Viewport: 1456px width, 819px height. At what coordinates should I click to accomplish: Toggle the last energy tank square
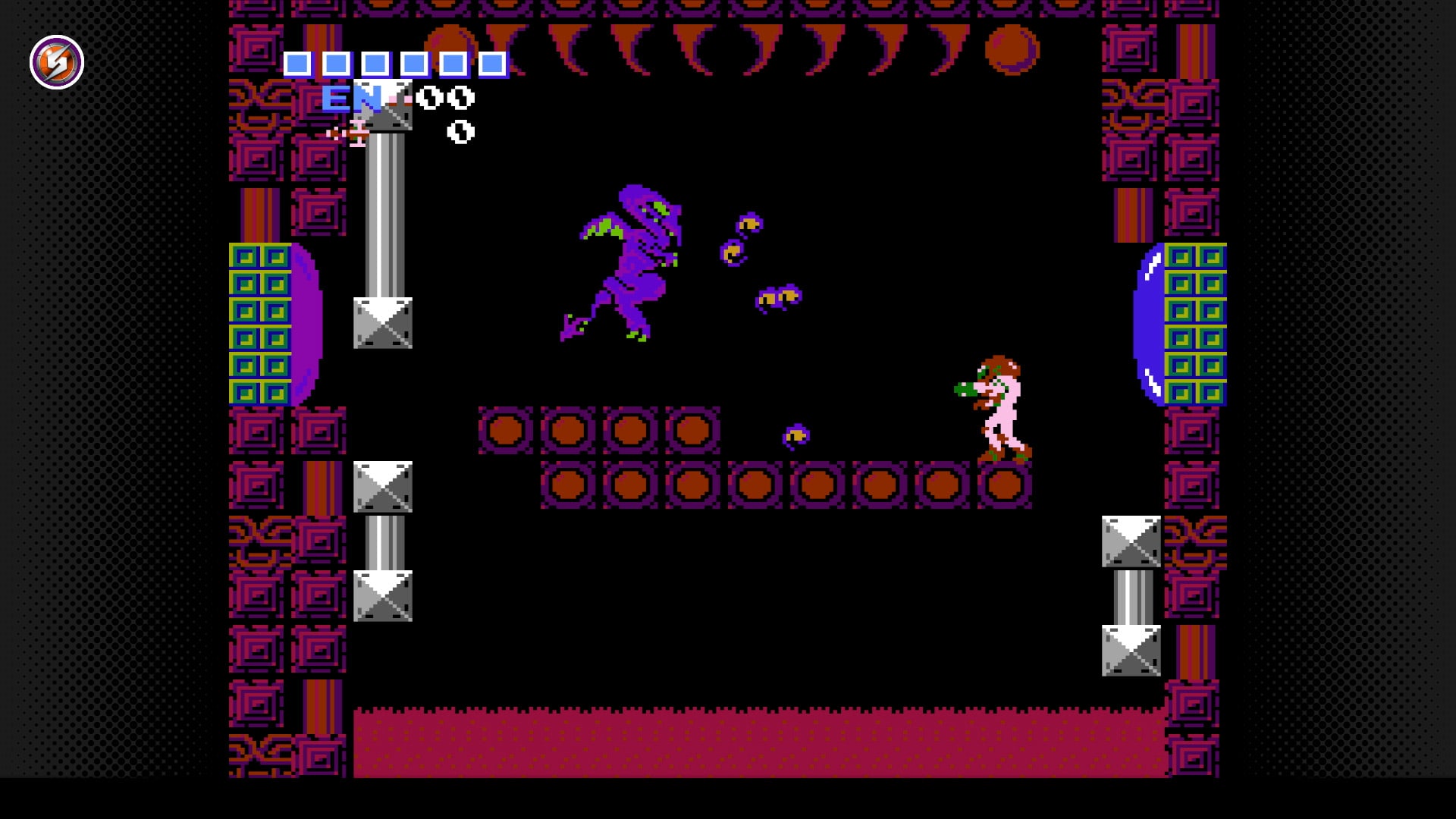pyautogui.click(x=493, y=65)
